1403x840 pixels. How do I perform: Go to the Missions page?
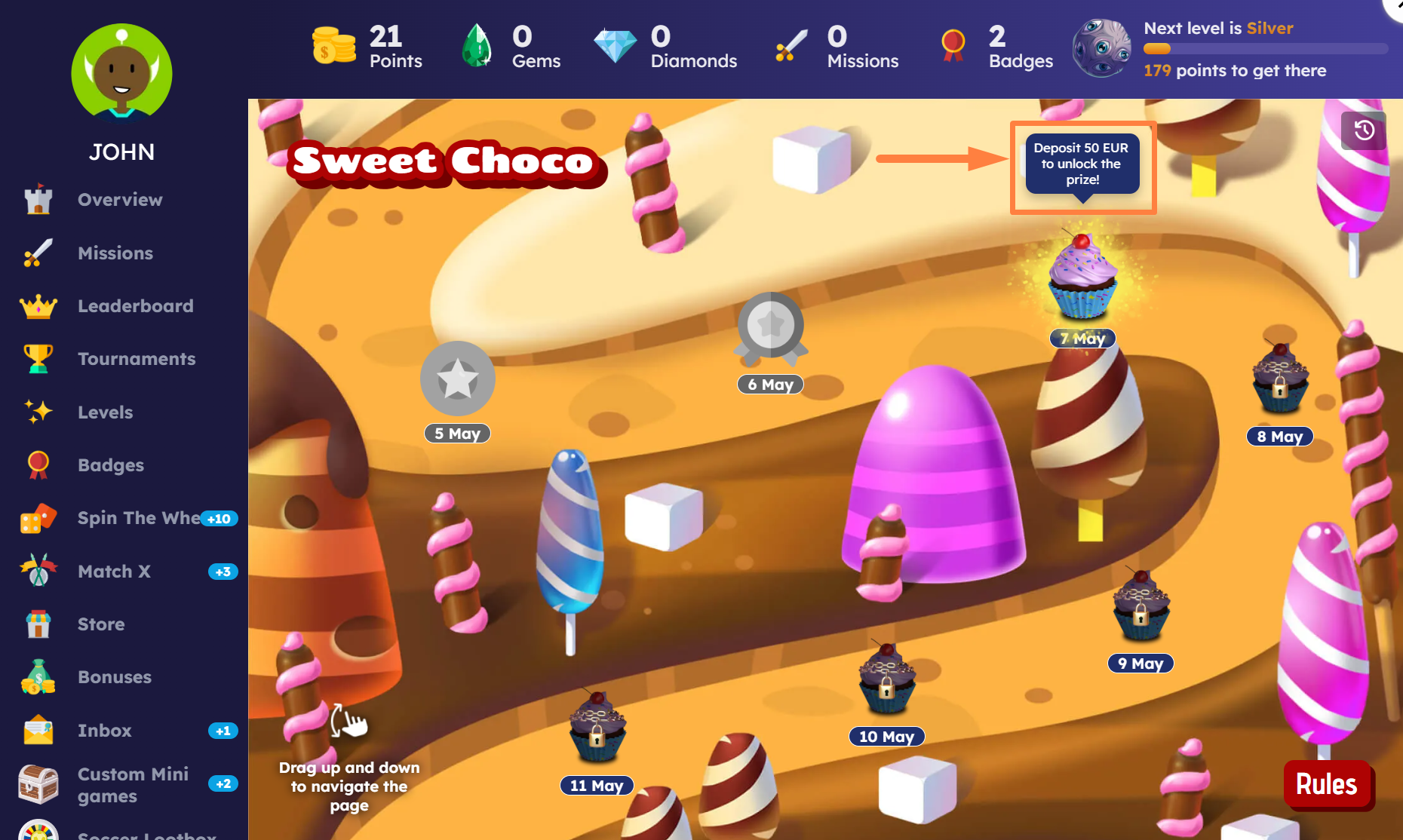[x=115, y=253]
